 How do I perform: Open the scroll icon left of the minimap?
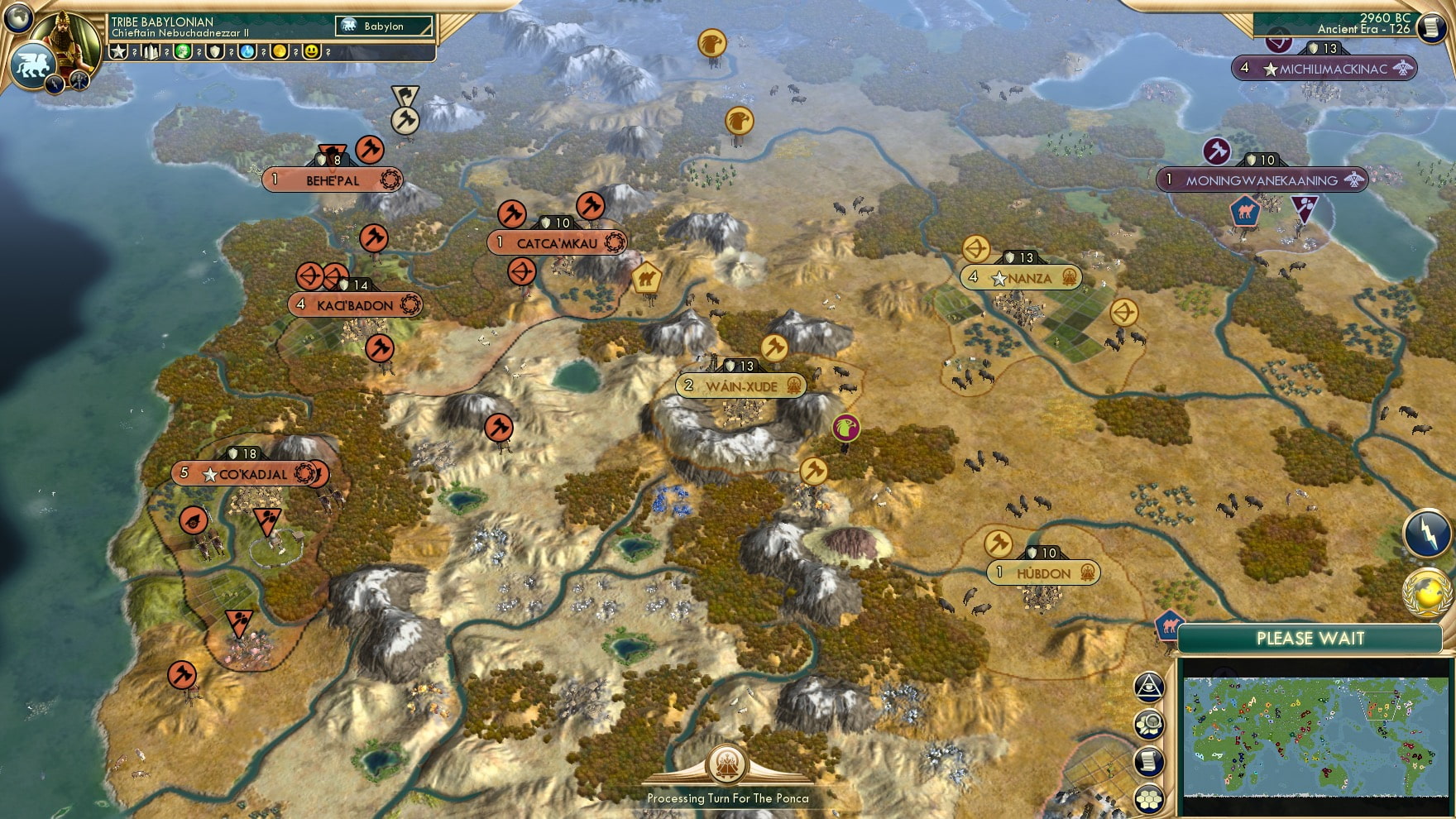pyautogui.click(x=1149, y=762)
